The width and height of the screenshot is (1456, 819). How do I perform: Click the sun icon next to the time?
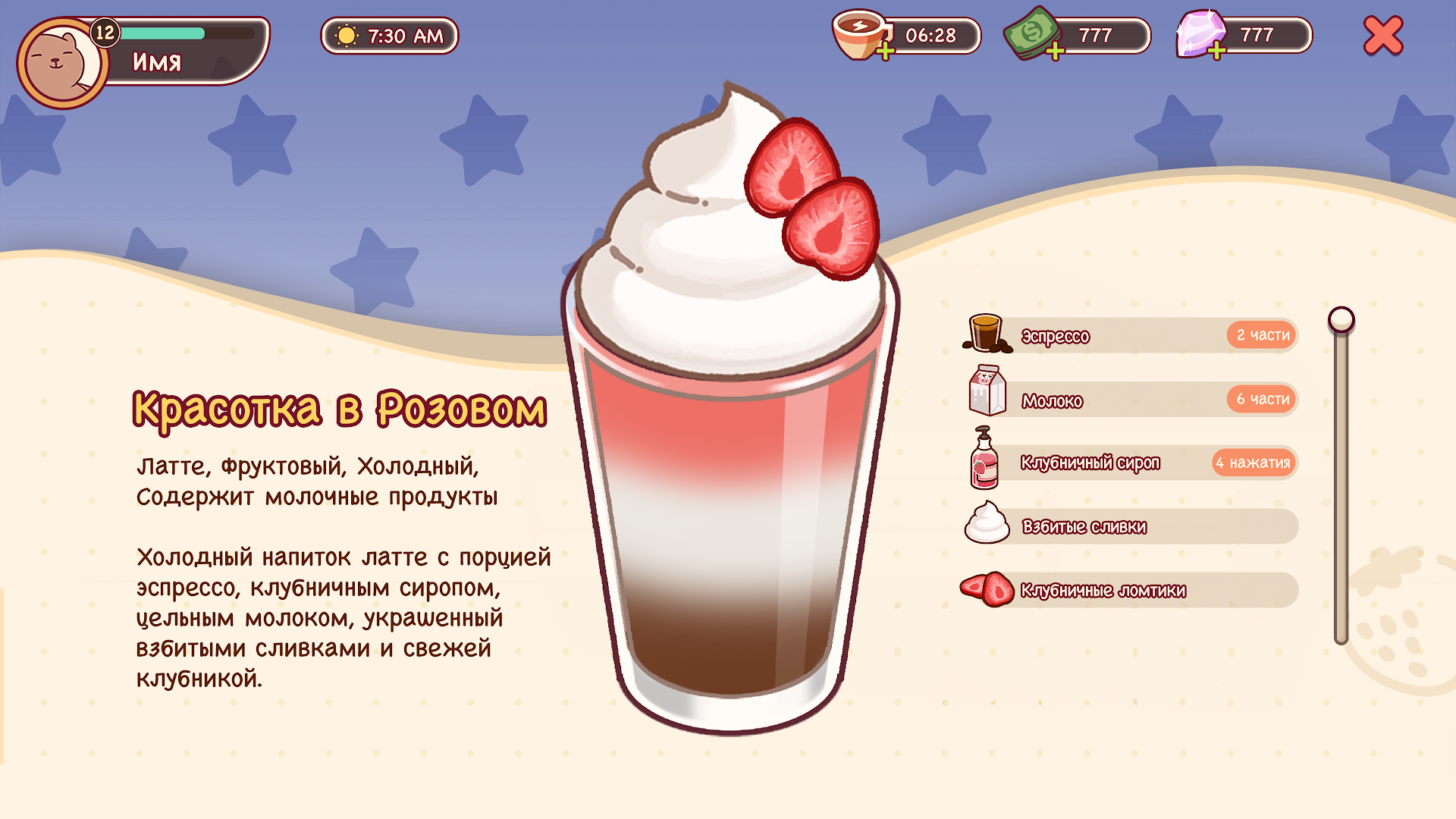click(346, 35)
